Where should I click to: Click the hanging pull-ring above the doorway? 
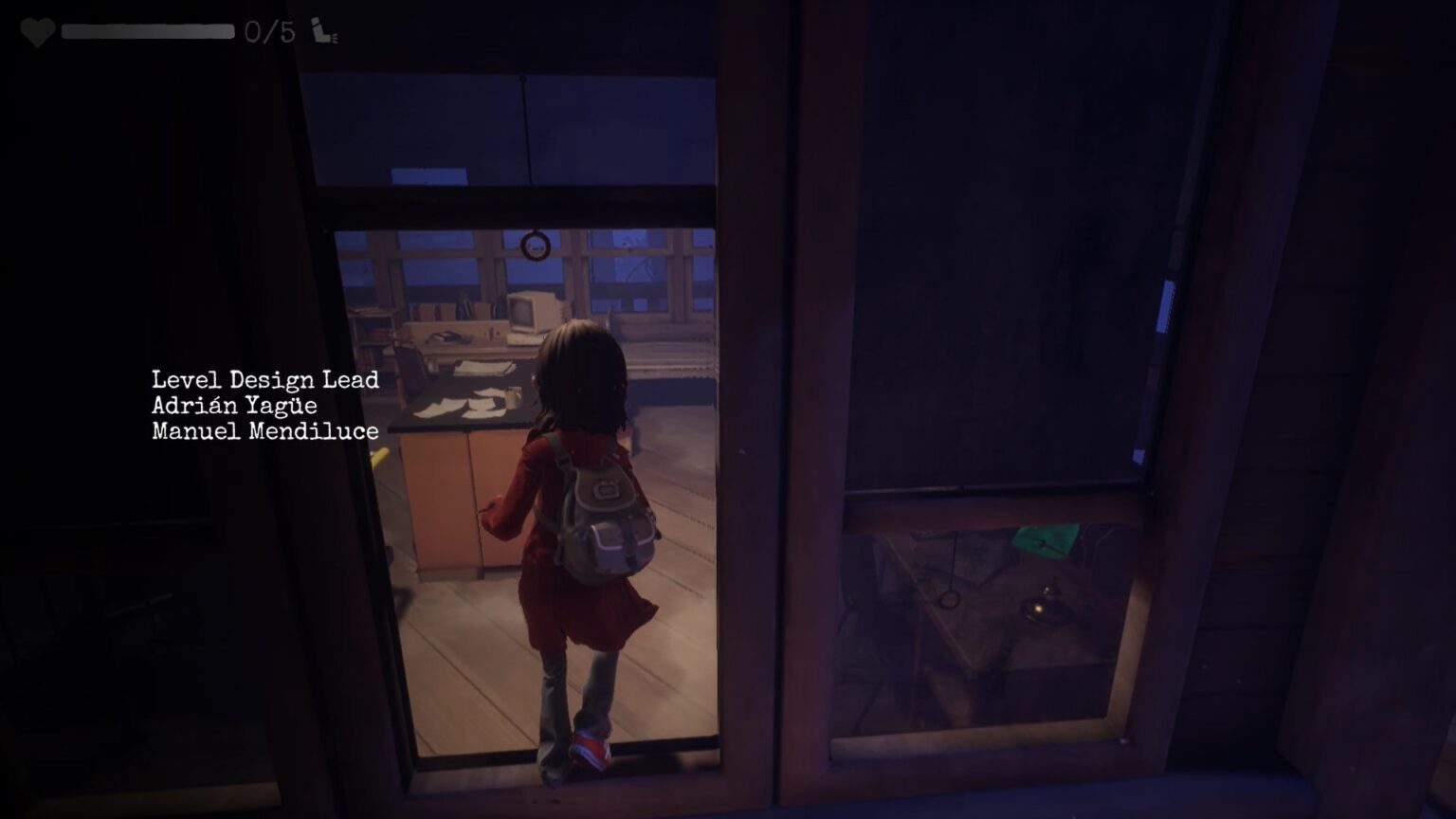tap(534, 247)
